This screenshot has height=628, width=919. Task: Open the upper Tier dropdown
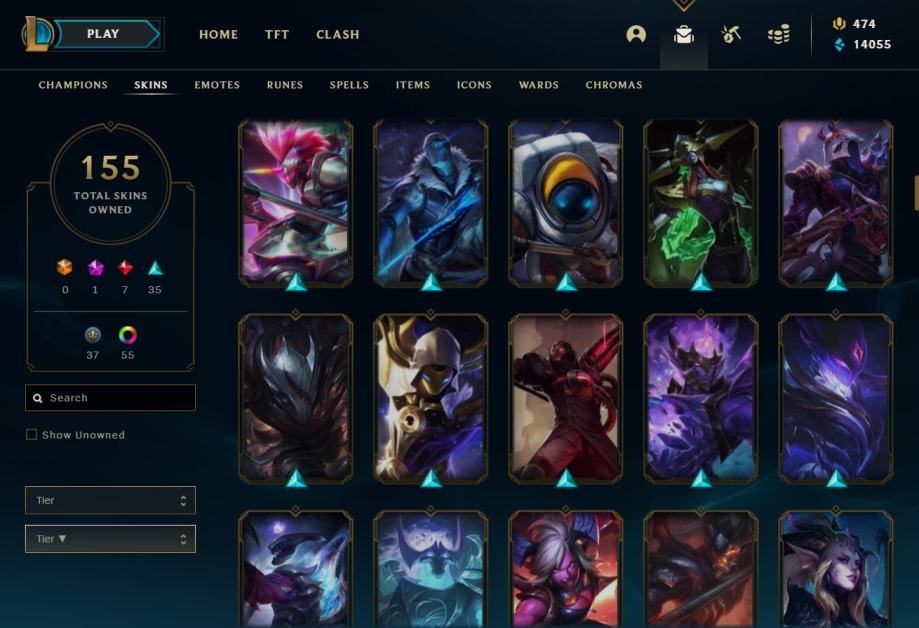click(x=110, y=500)
